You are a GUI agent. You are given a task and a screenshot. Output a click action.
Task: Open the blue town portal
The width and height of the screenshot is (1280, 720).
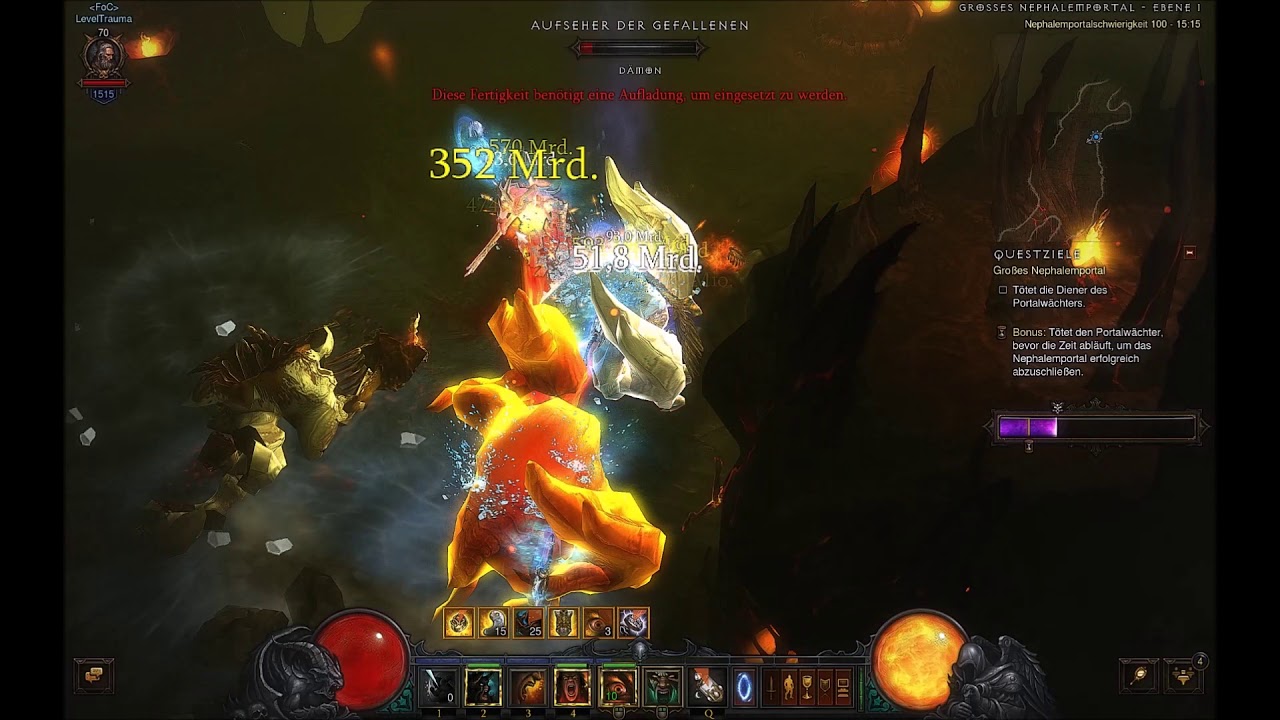click(x=744, y=688)
